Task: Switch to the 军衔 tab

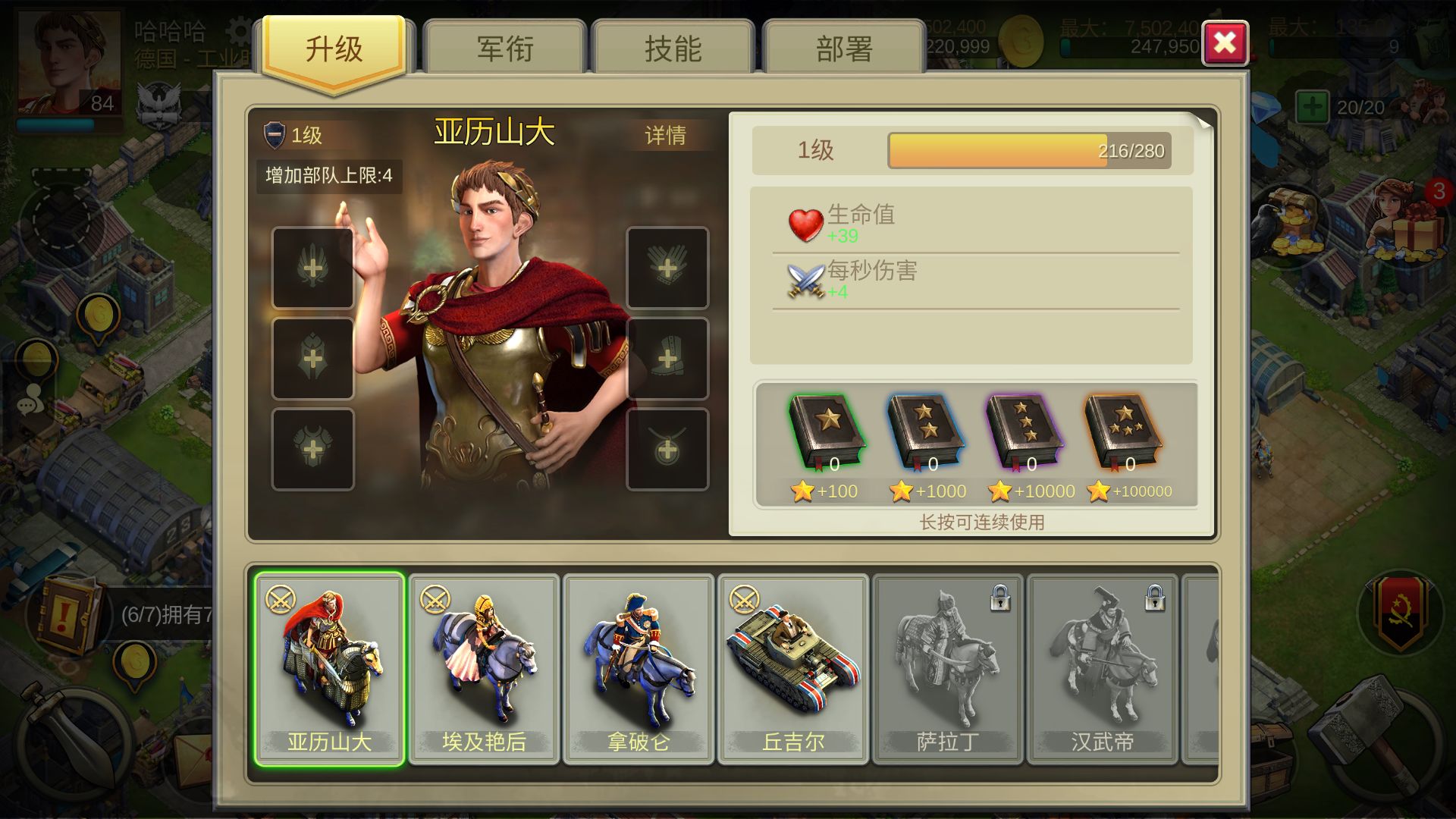Action: 503,47
